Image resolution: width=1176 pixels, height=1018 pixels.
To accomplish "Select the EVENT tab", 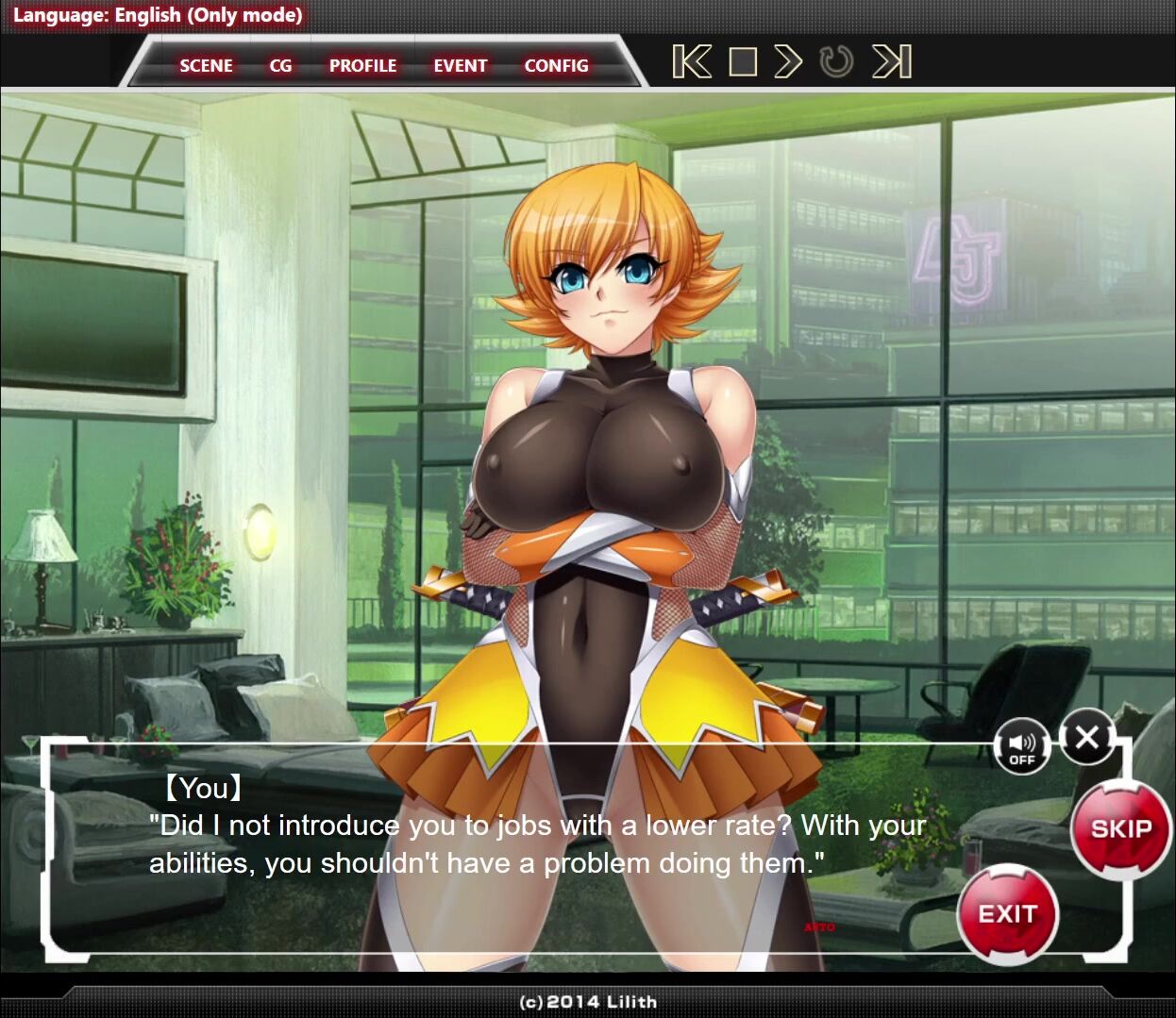I will pyautogui.click(x=461, y=65).
